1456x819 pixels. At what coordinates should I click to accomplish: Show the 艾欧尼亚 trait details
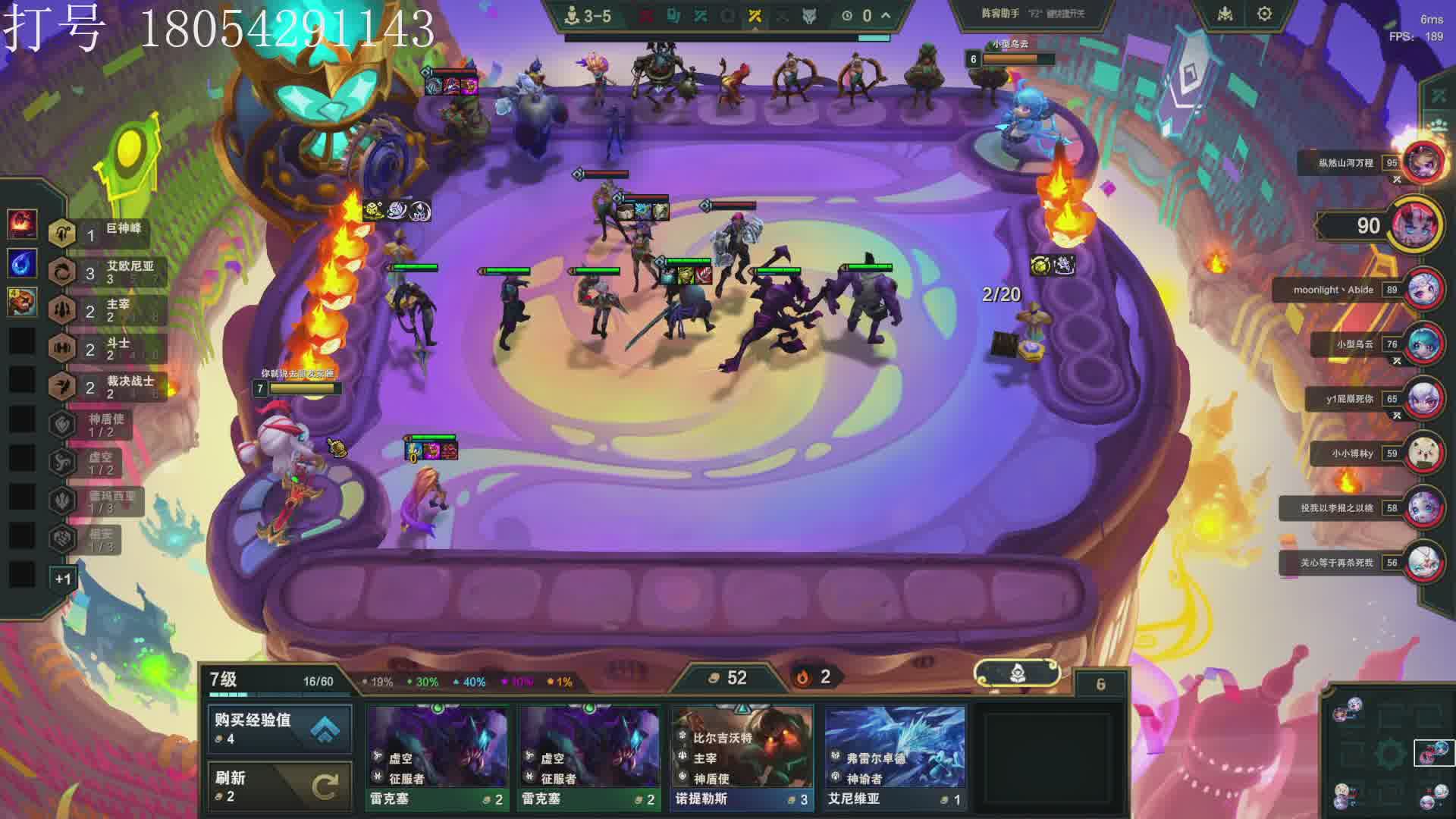(106, 271)
